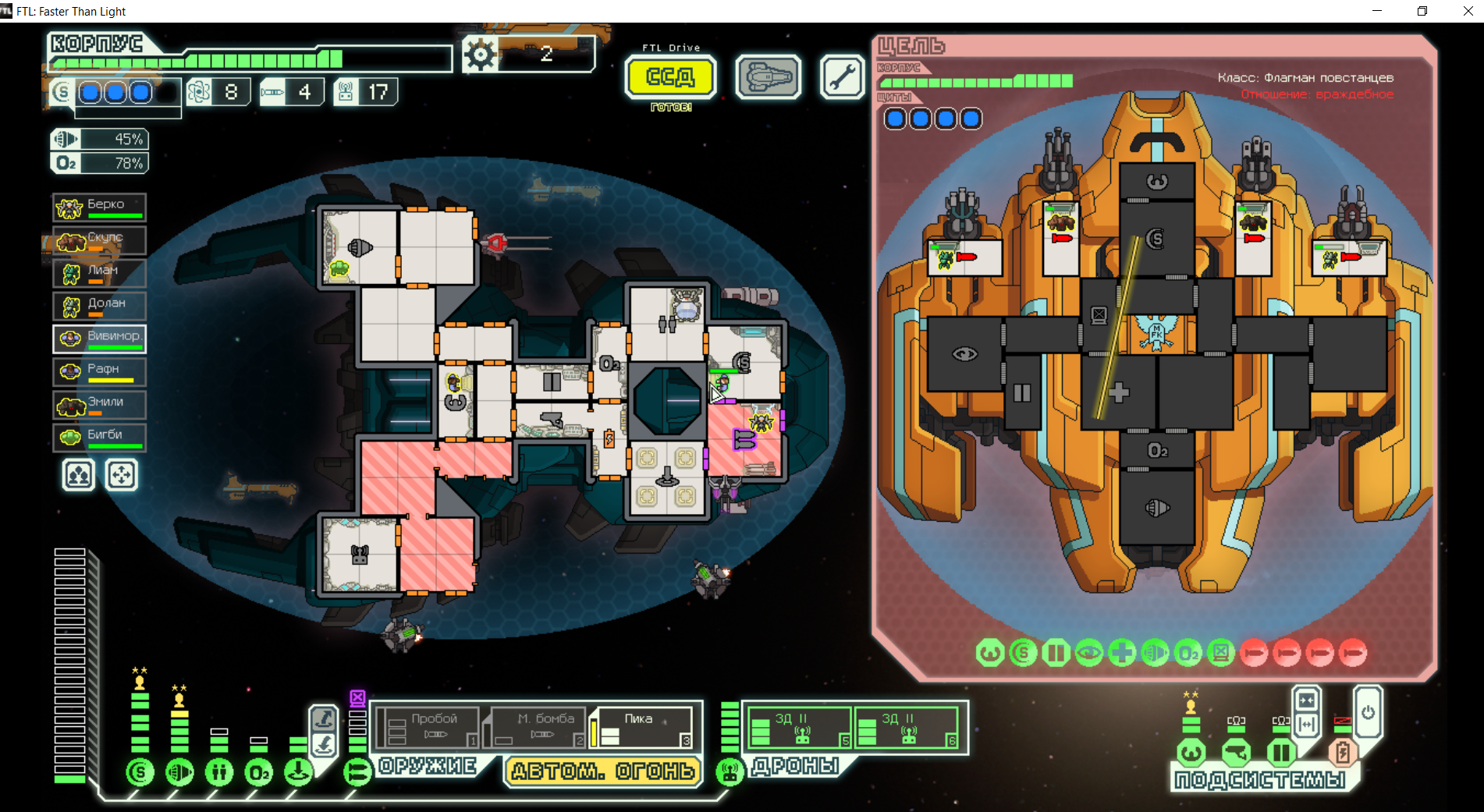
Task: Select the Пика beam weapon
Action: coord(641,726)
